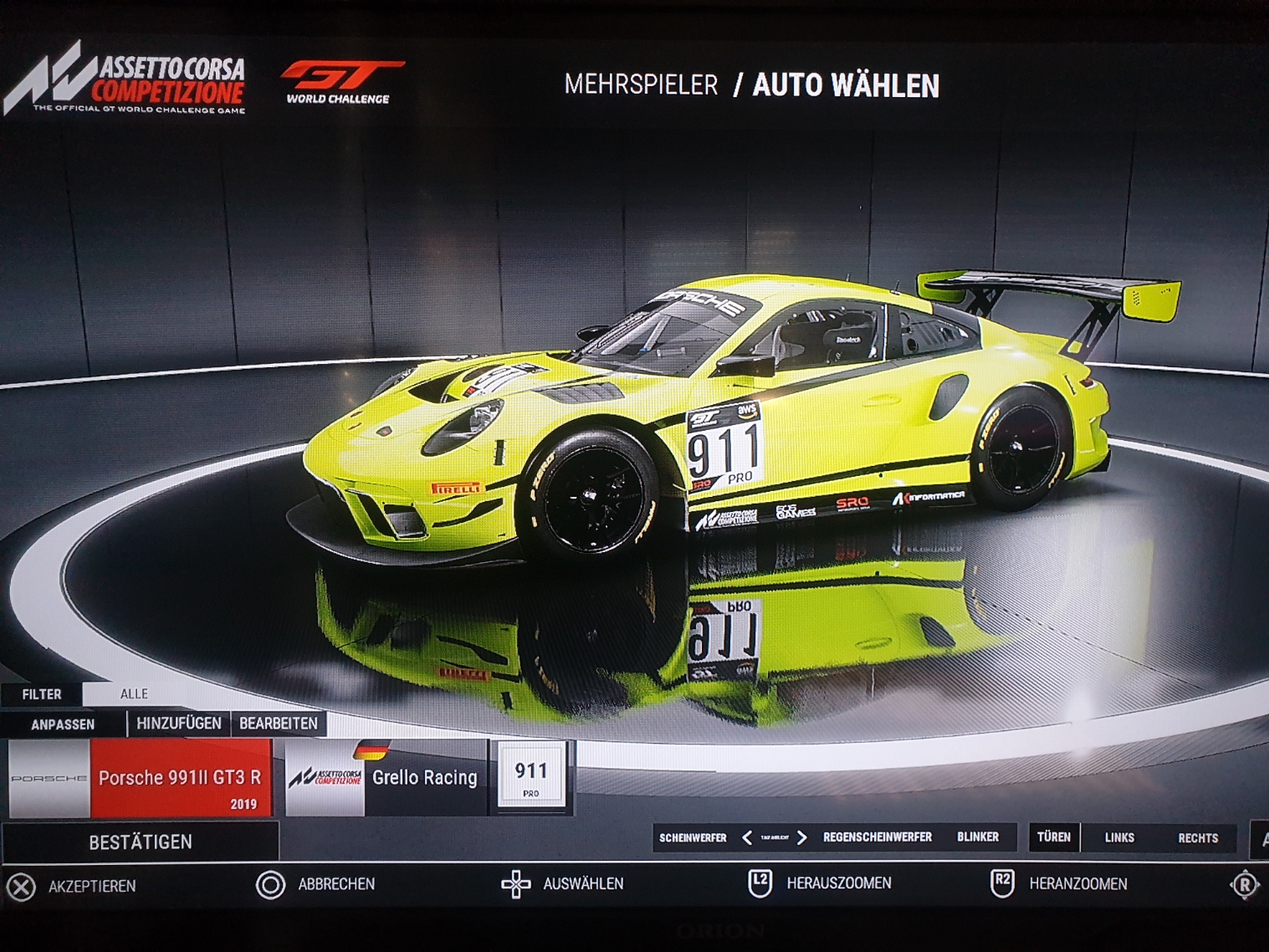Confirm the car with Bestätigen

141,842
